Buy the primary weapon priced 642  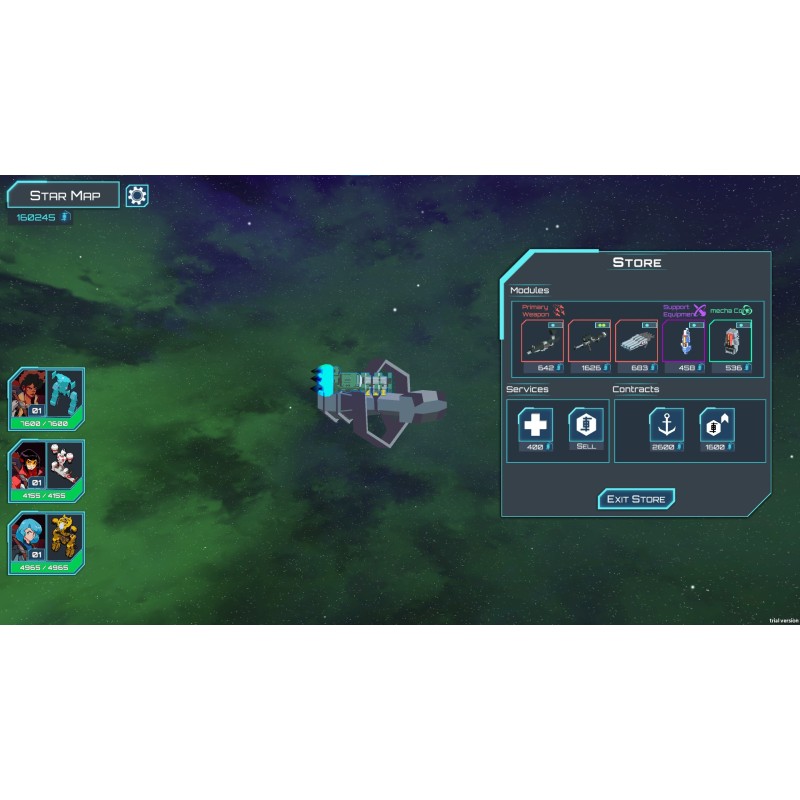(541, 342)
